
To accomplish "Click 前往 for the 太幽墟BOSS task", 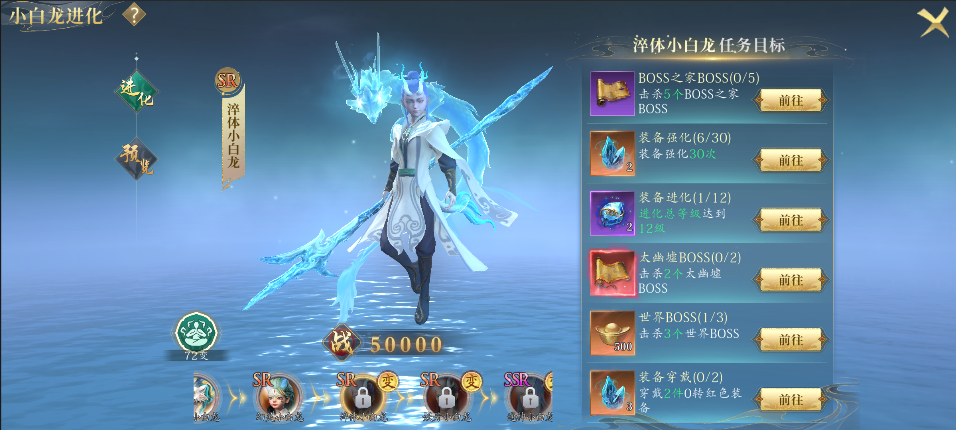I will 790,280.
